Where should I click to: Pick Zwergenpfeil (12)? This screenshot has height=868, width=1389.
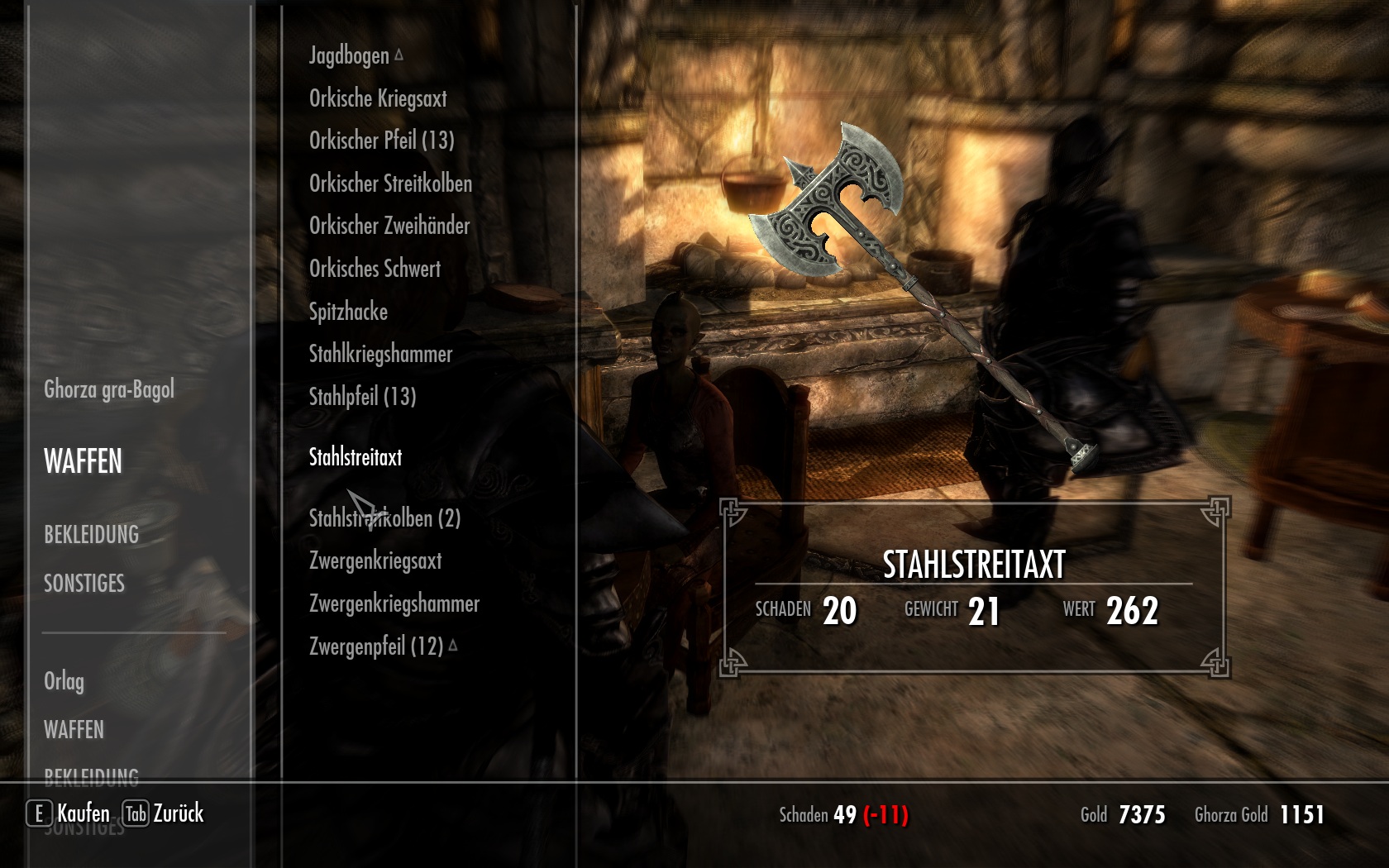point(376,646)
